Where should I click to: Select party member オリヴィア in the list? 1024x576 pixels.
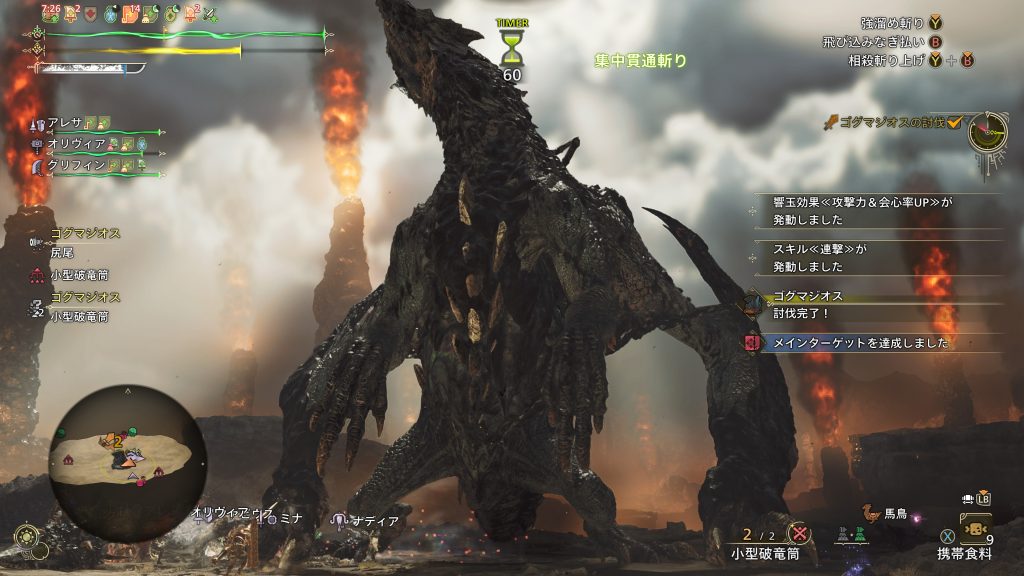(x=74, y=144)
